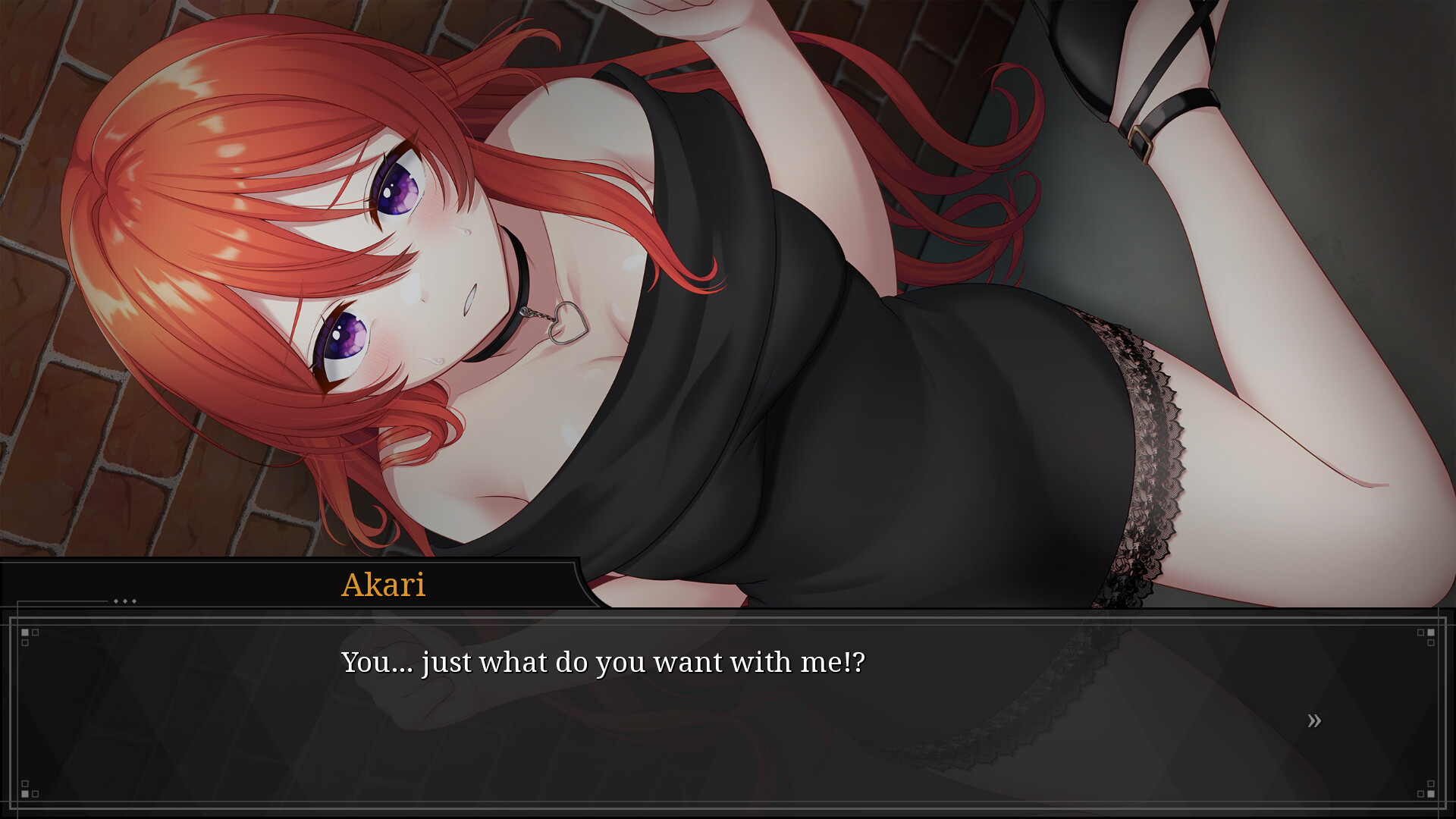Select the three-dot marker above the dialogue box

coord(125,601)
